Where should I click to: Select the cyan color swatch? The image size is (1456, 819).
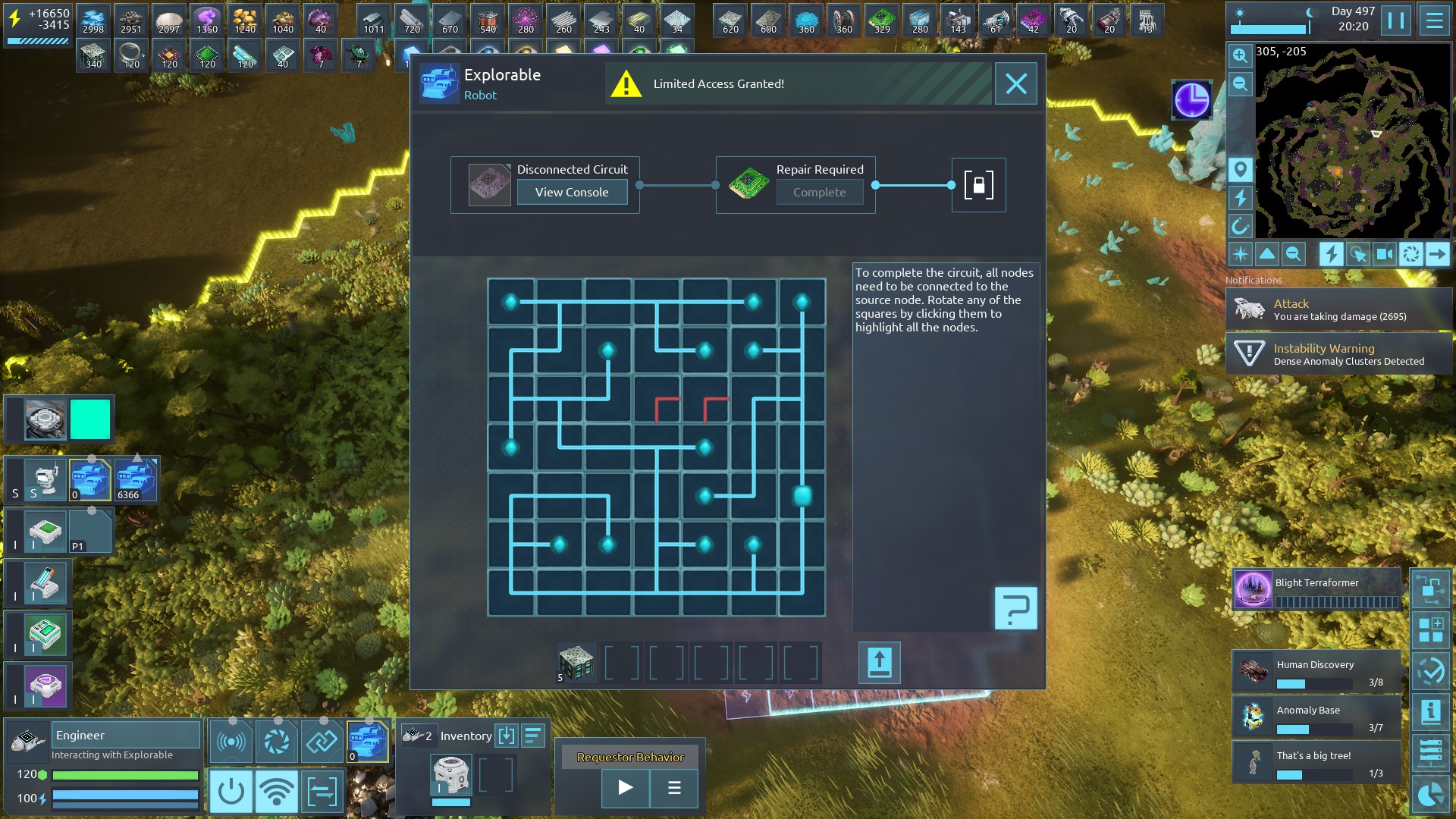click(90, 419)
